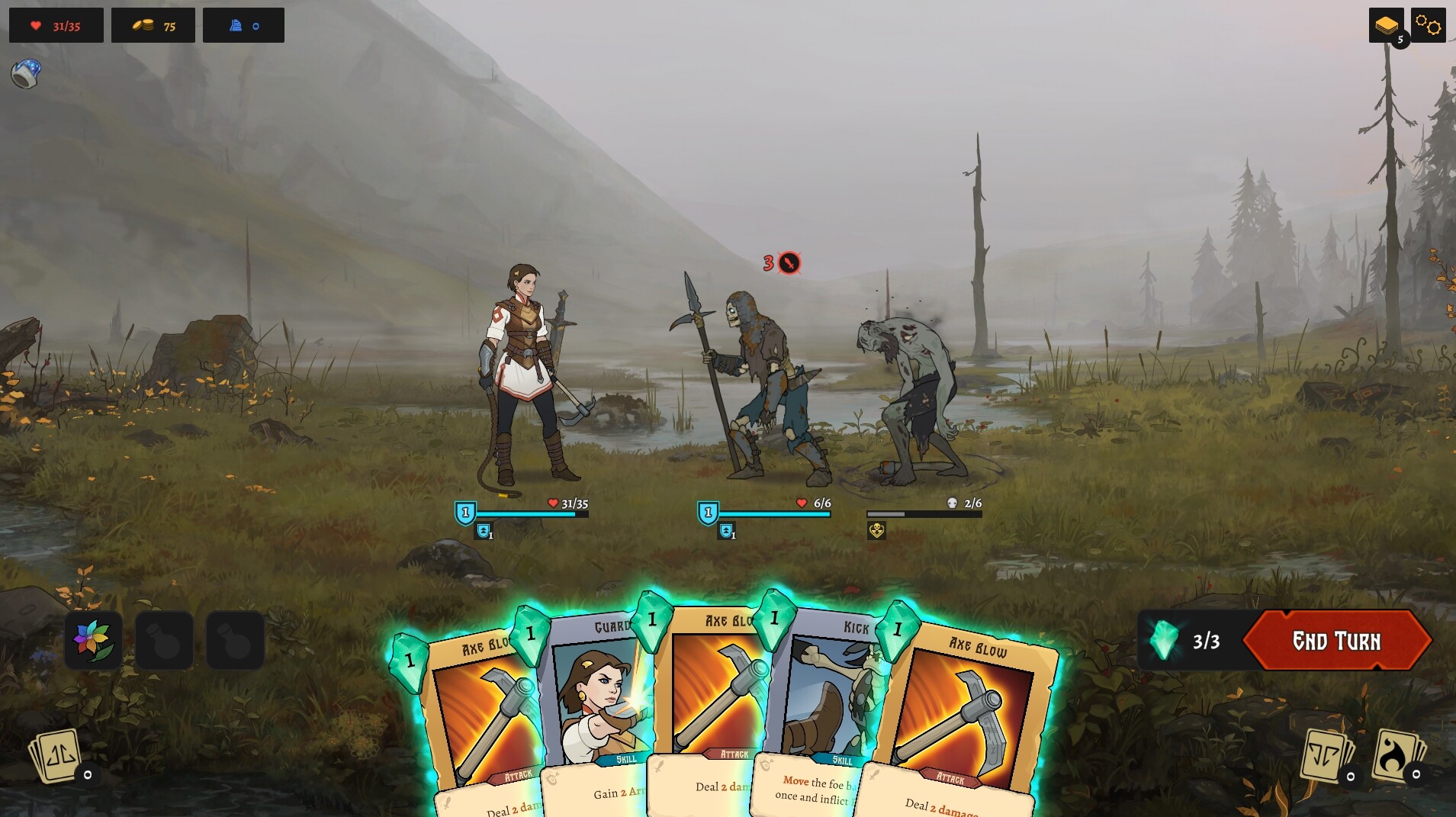Open the deck list in the top-right corner
Image resolution: width=1456 pixels, height=817 pixels.
tap(1387, 24)
